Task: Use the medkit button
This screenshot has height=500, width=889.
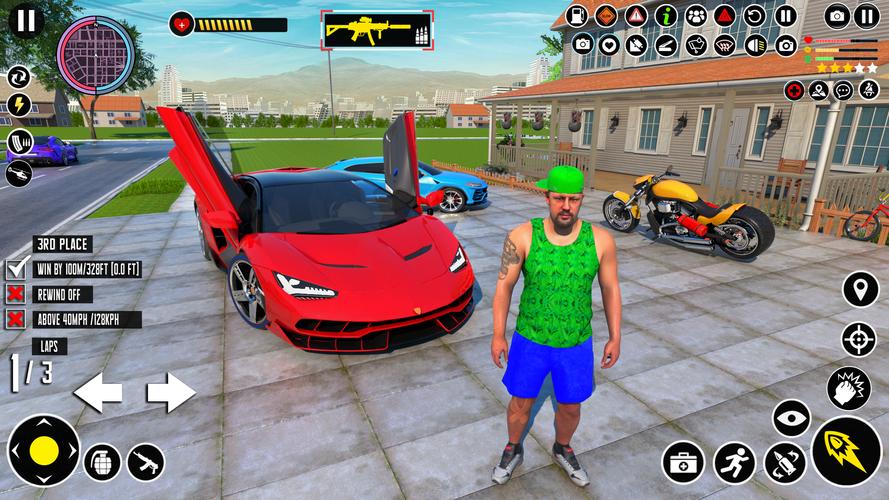Action: [x=683, y=462]
